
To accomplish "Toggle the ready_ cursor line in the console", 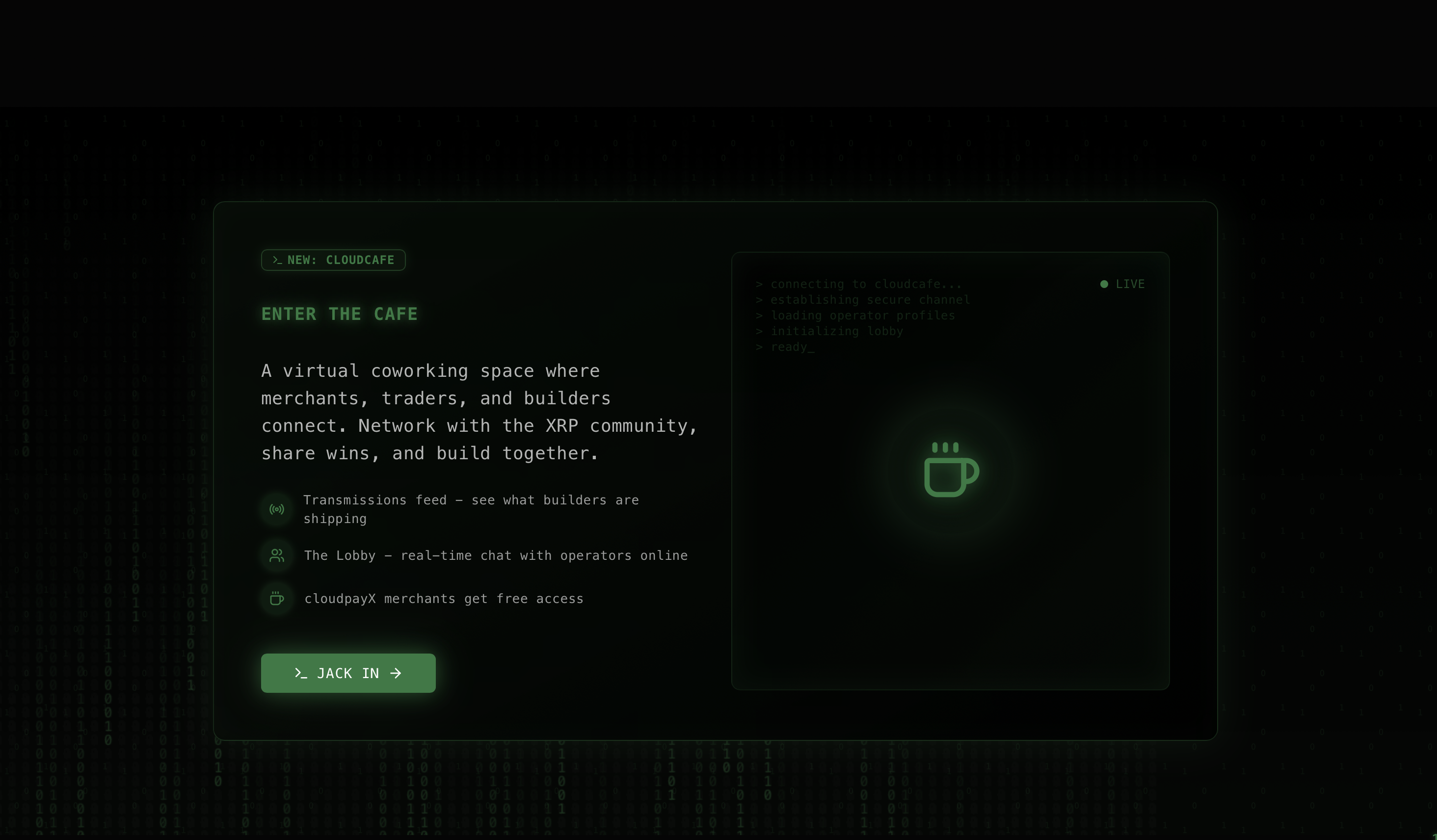I will pos(786,347).
